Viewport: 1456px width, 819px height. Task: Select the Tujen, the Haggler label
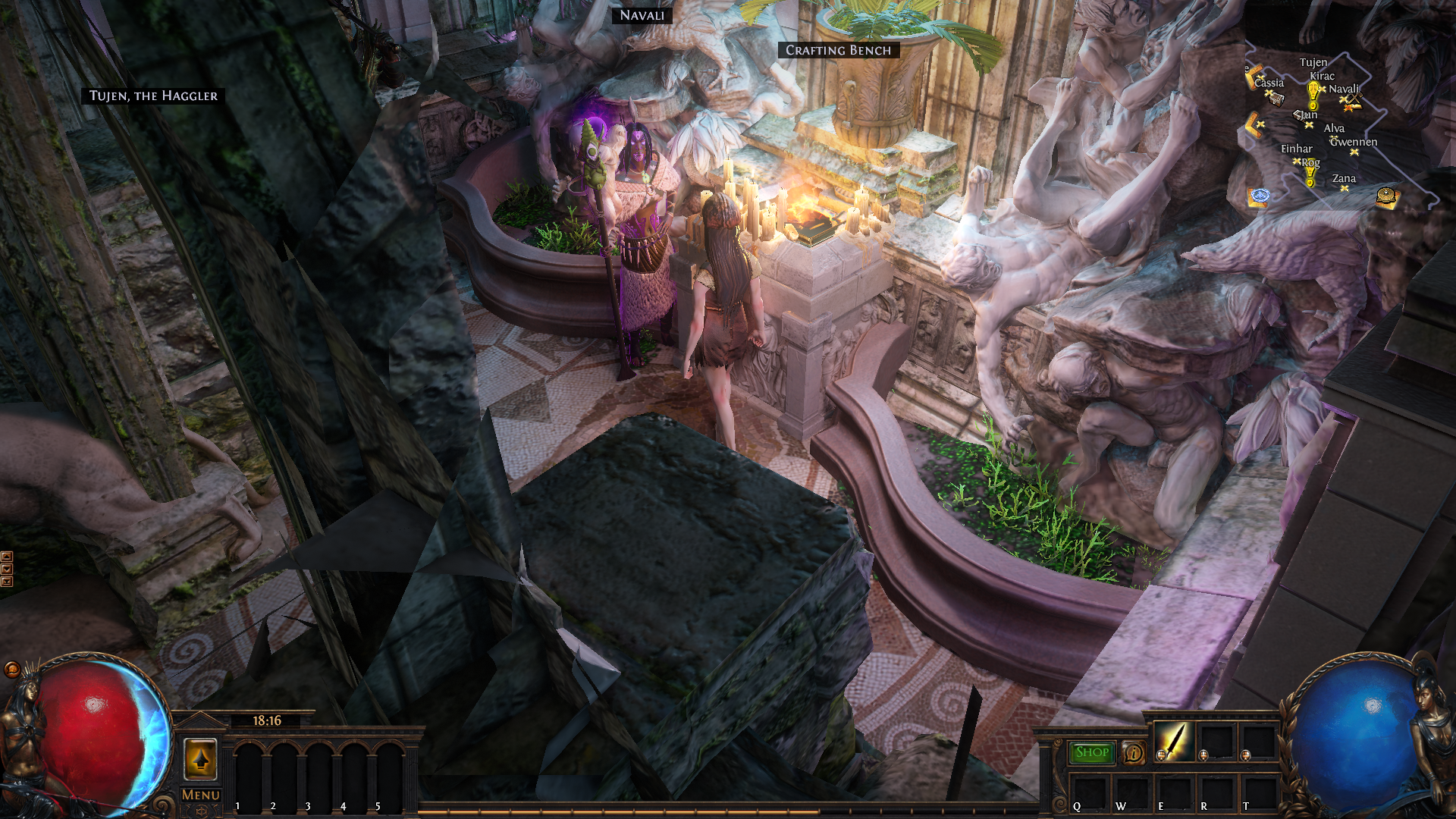153,96
